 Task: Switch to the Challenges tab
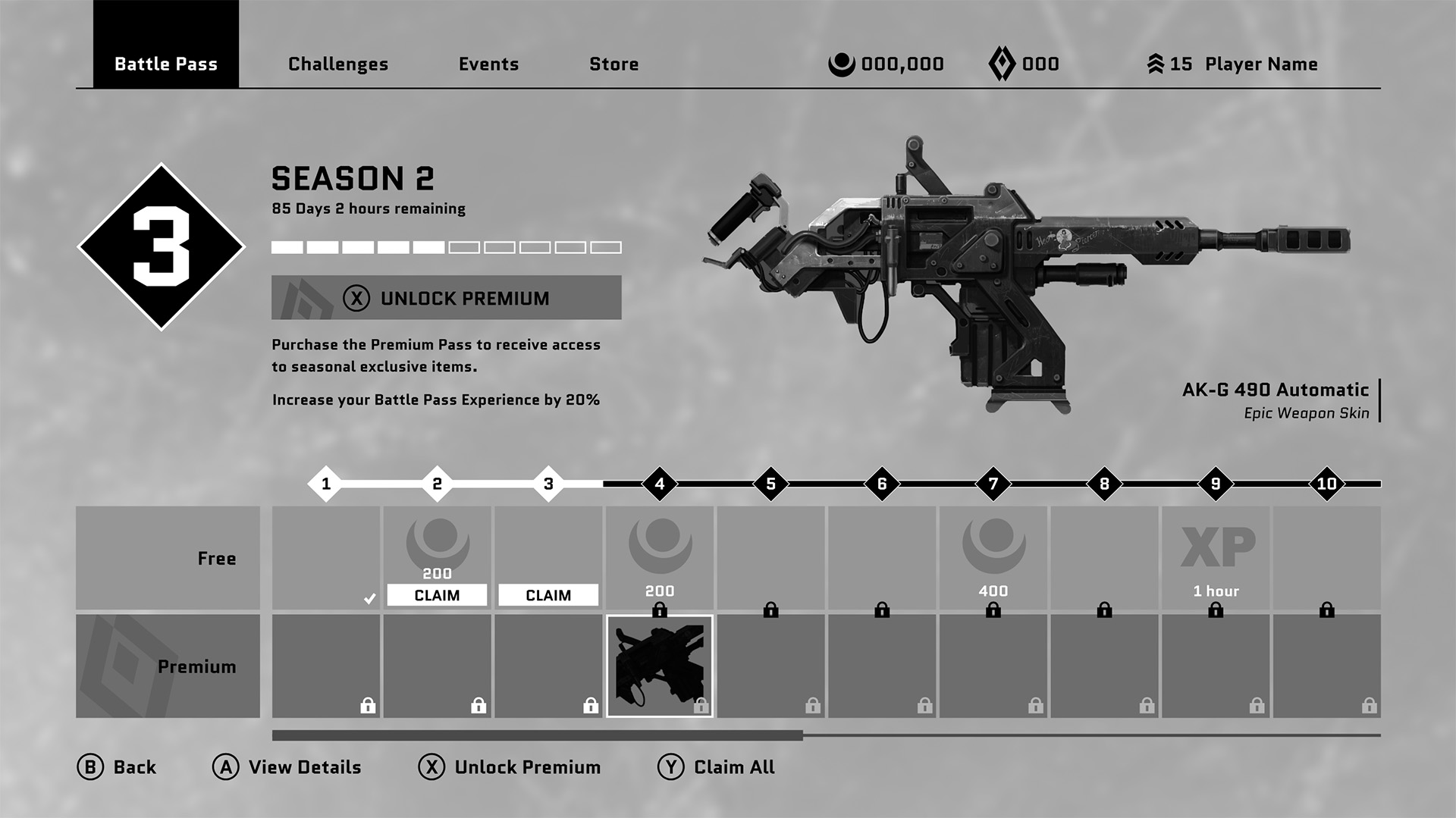[337, 64]
